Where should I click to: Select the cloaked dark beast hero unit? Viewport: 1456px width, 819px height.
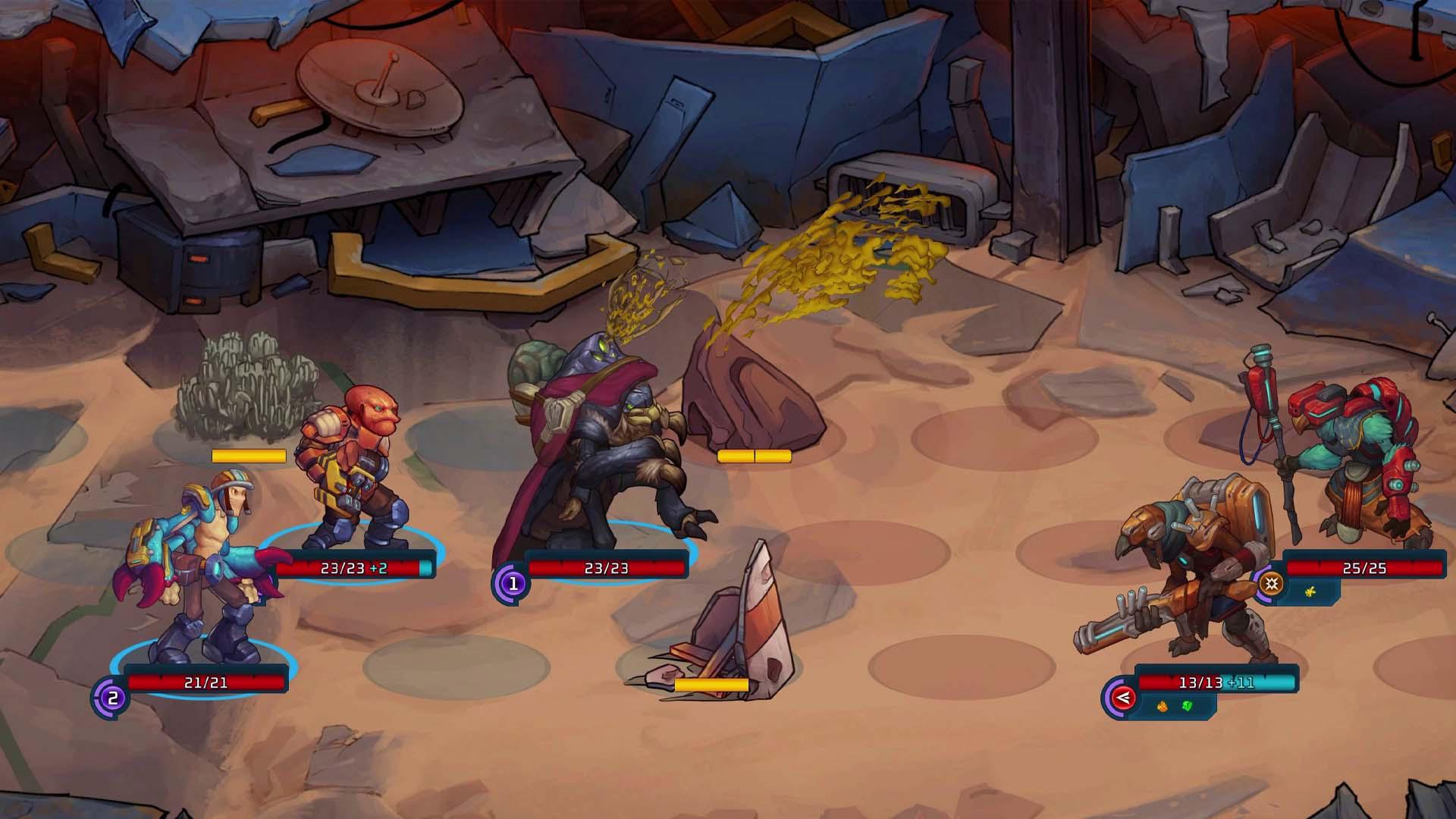click(x=599, y=447)
